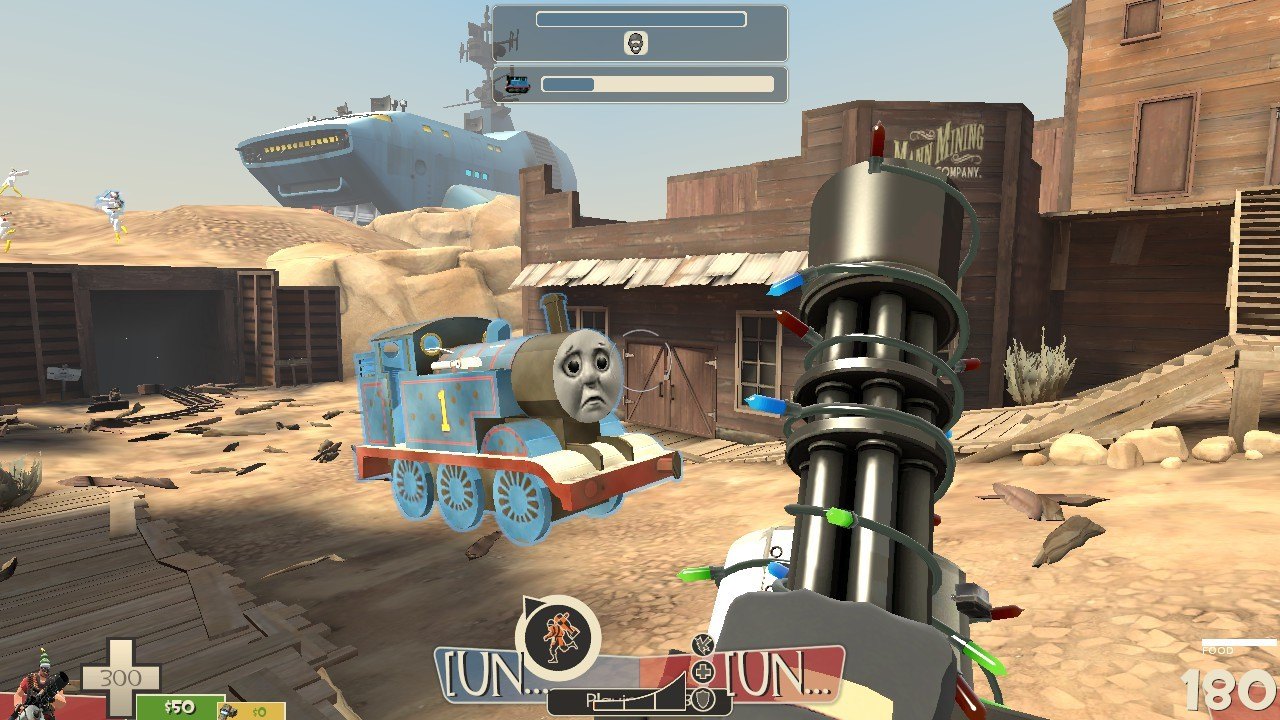This screenshot has height=720, width=1280.
Task: Select the orange running player ring icon
Action: point(557,637)
